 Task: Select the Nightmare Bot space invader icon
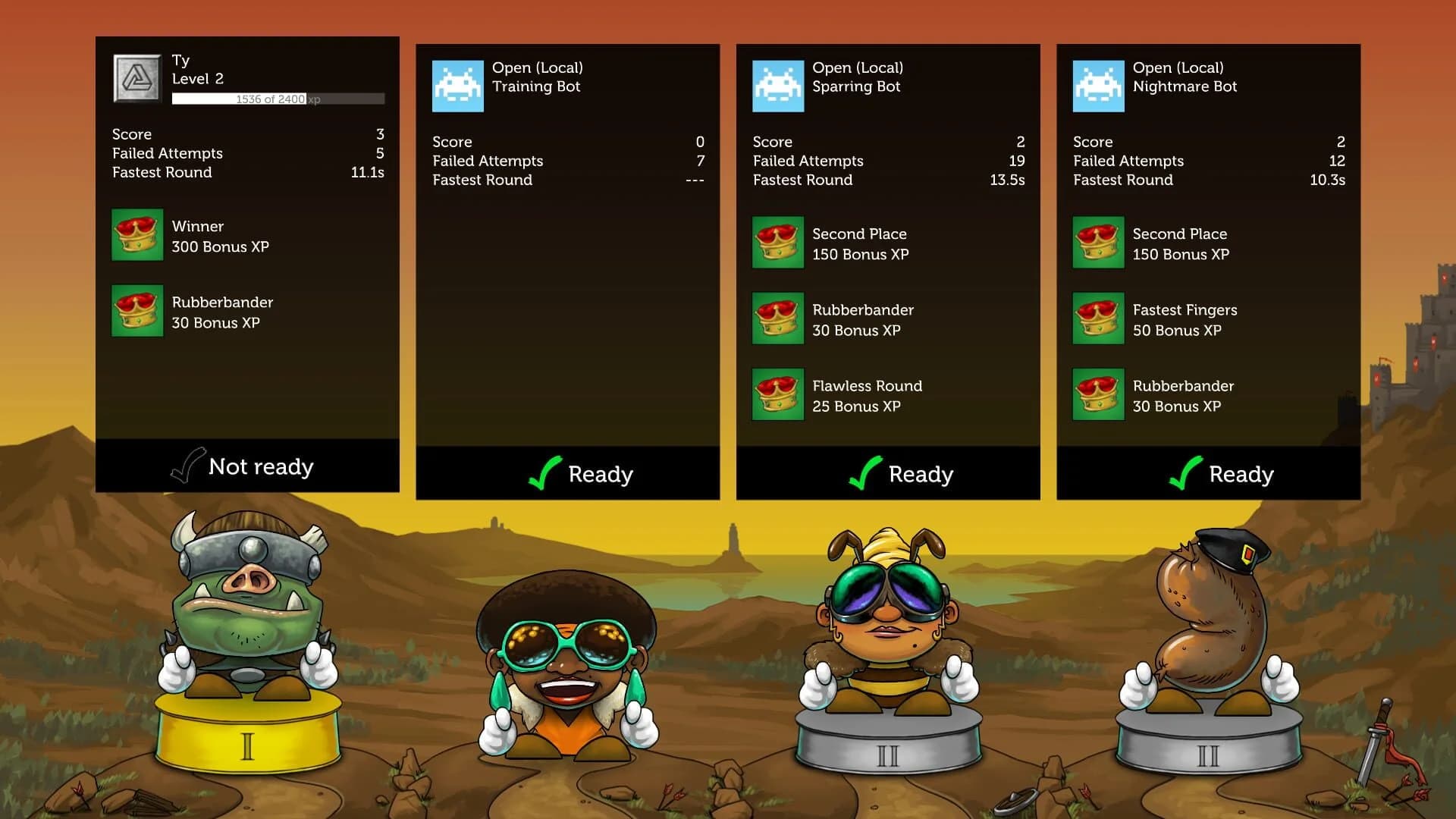[x=1097, y=85]
